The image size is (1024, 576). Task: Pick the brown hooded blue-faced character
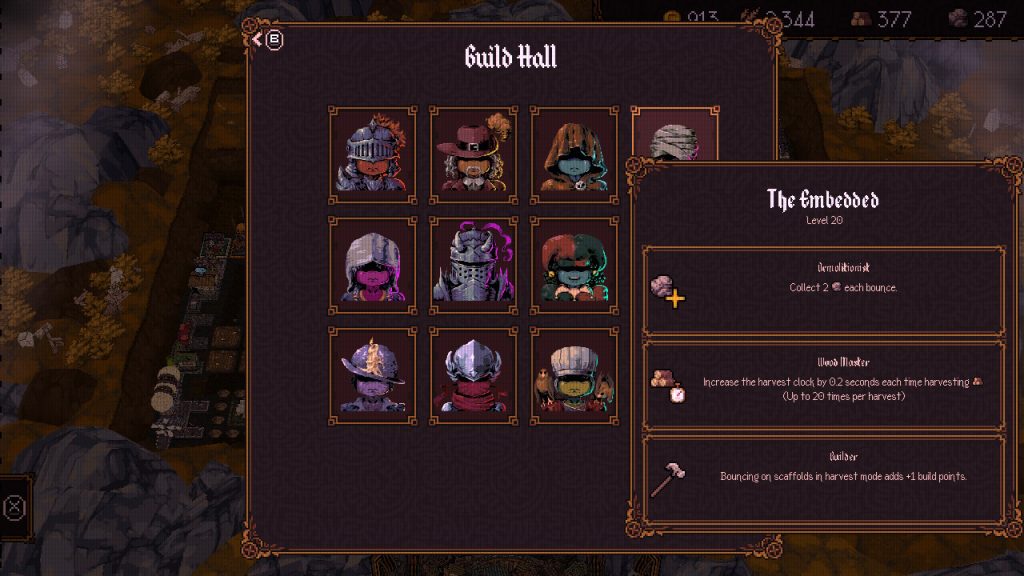[574, 154]
